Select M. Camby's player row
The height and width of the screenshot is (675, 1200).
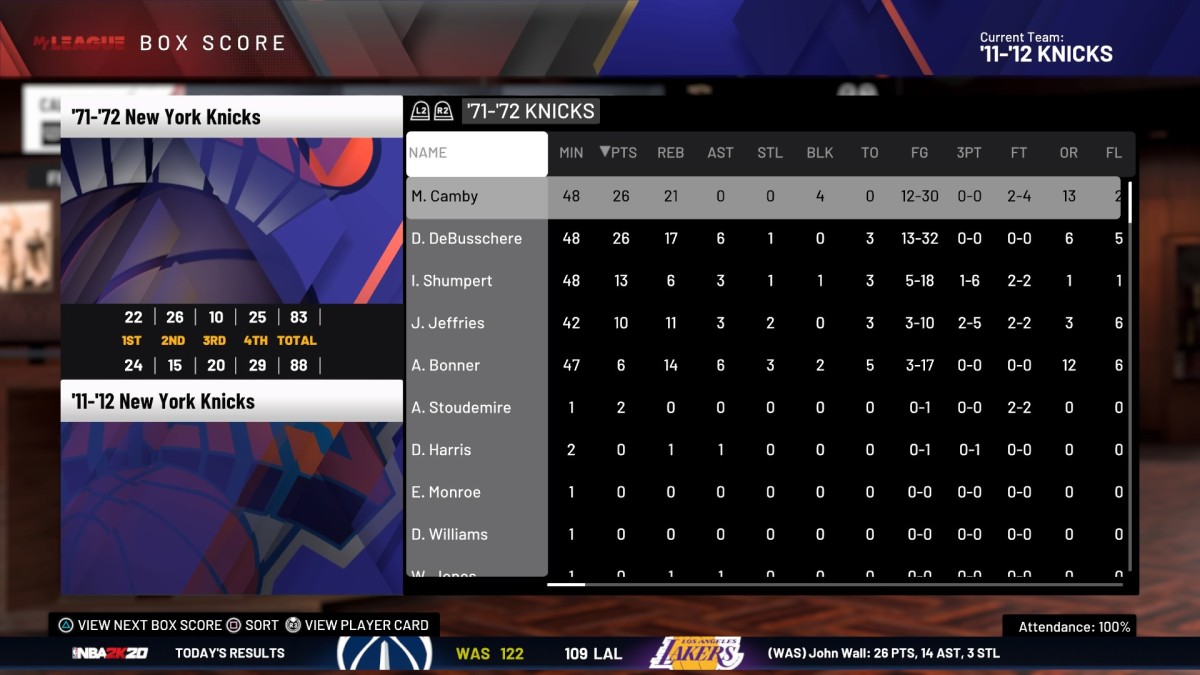[x=445, y=196]
